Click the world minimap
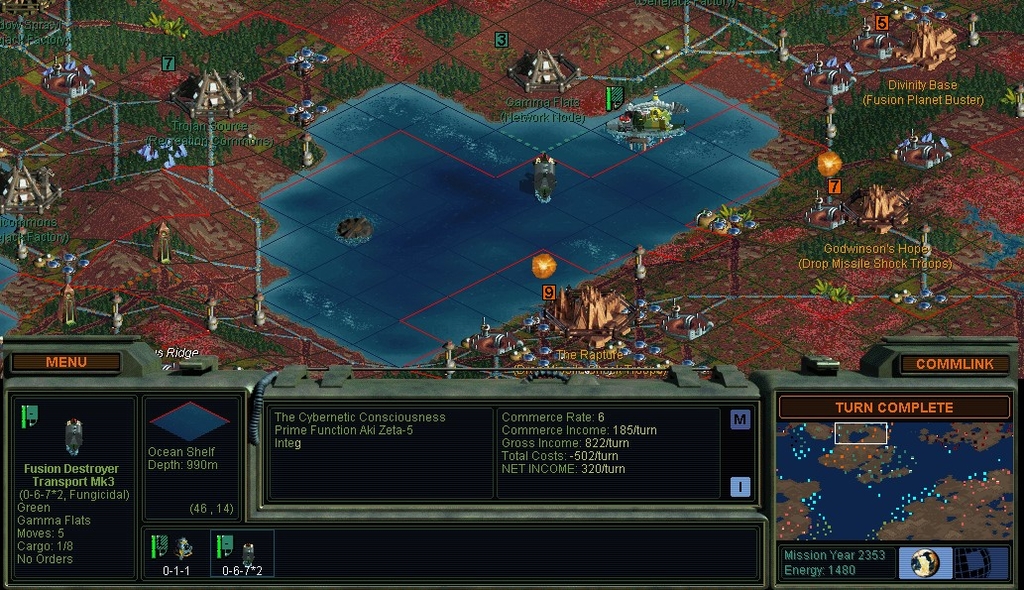1024x590 pixels. pos(894,480)
